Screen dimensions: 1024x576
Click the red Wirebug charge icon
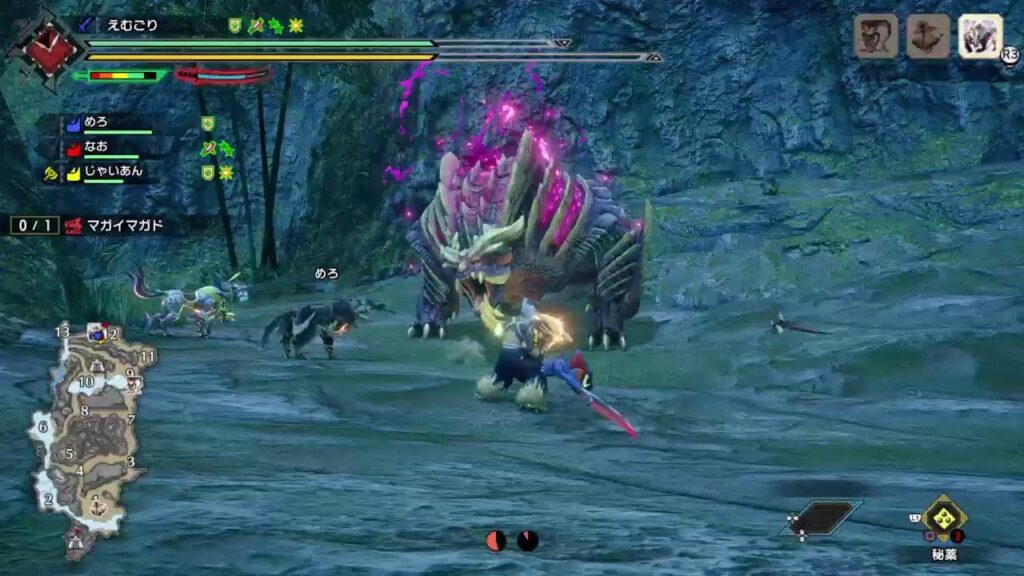coord(496,541)
